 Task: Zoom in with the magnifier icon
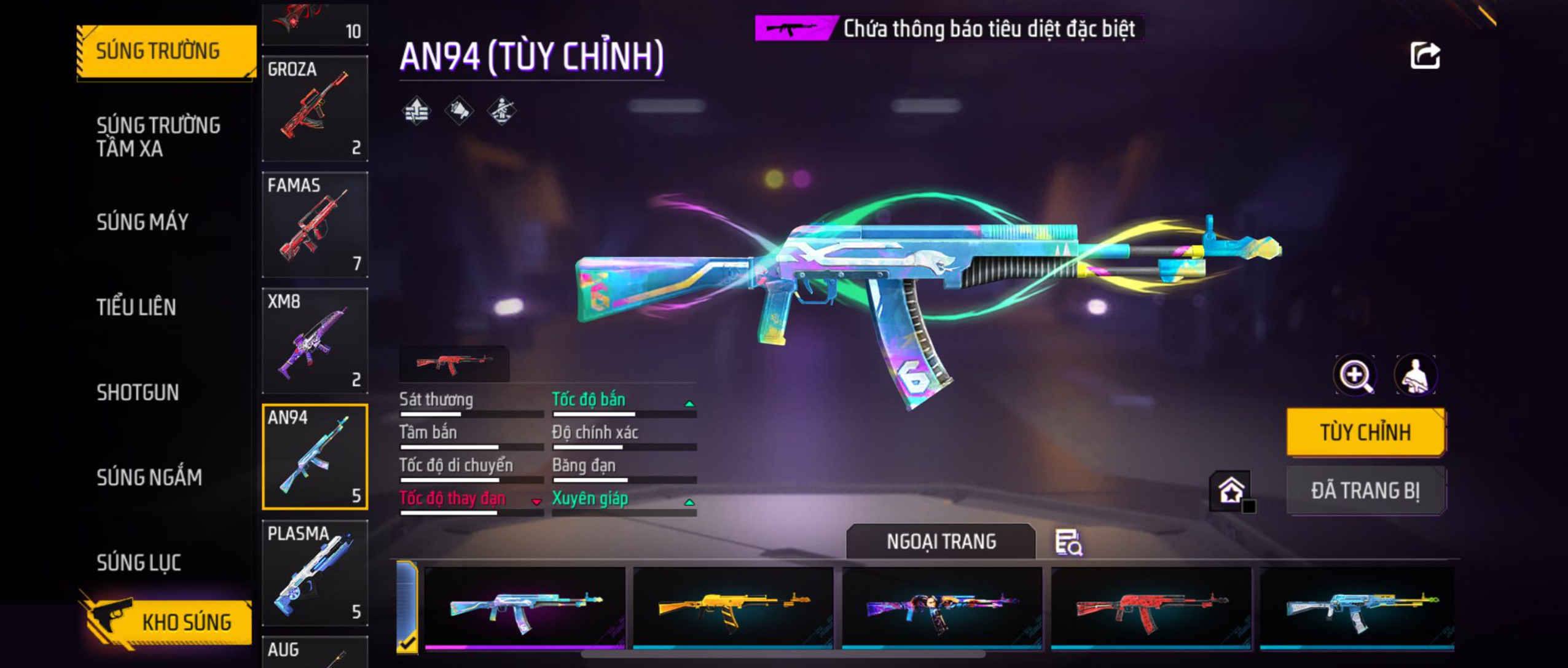point(1355,375)
